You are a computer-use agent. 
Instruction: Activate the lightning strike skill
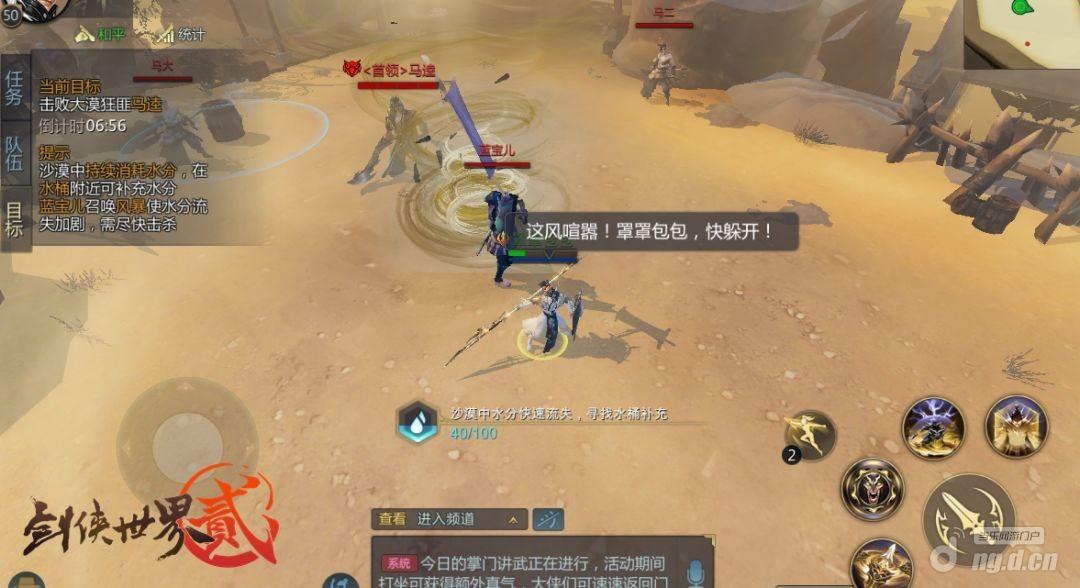(x=933, y=428)
